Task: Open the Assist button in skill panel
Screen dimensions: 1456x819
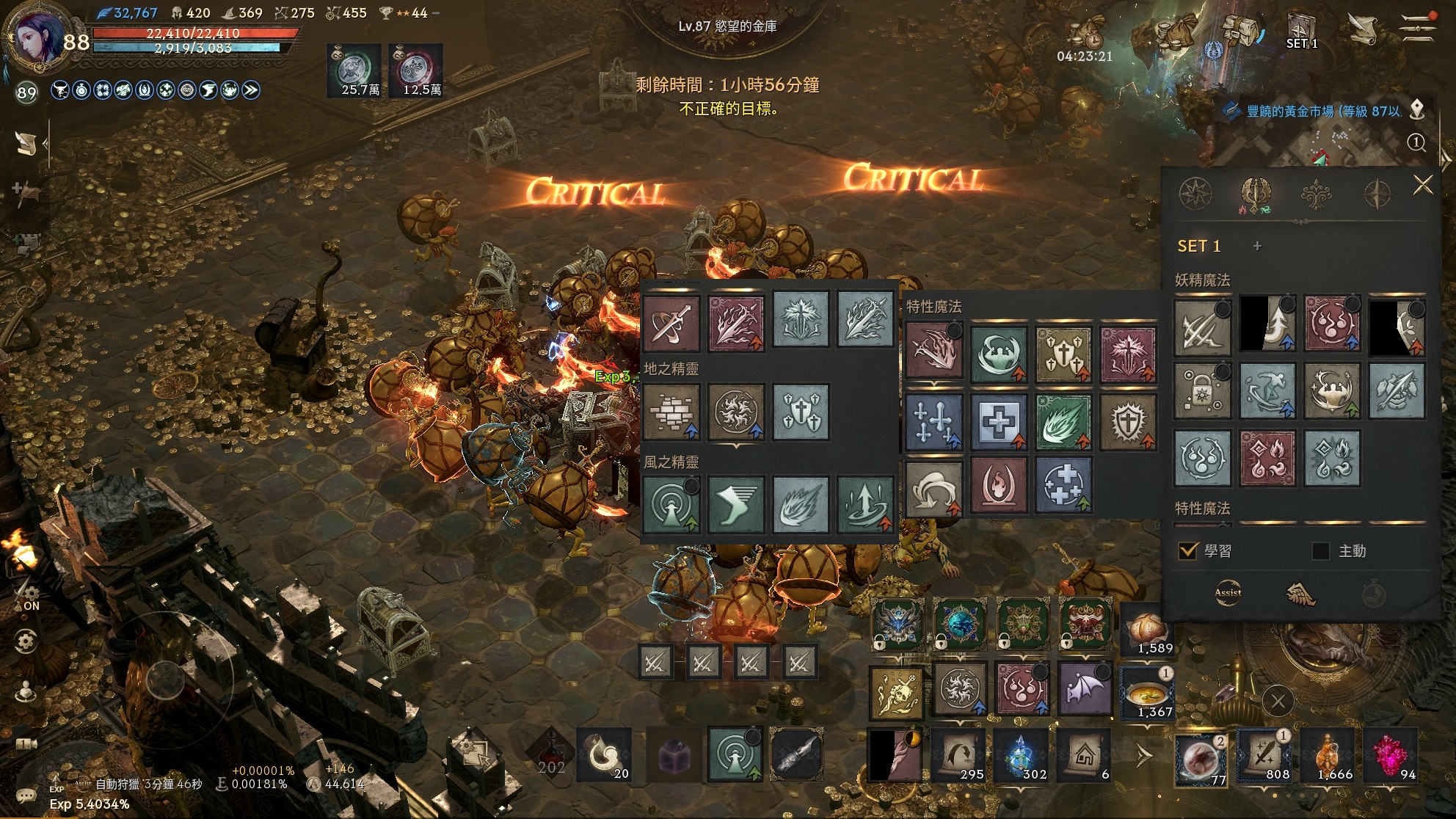Action: (1228, 592)
